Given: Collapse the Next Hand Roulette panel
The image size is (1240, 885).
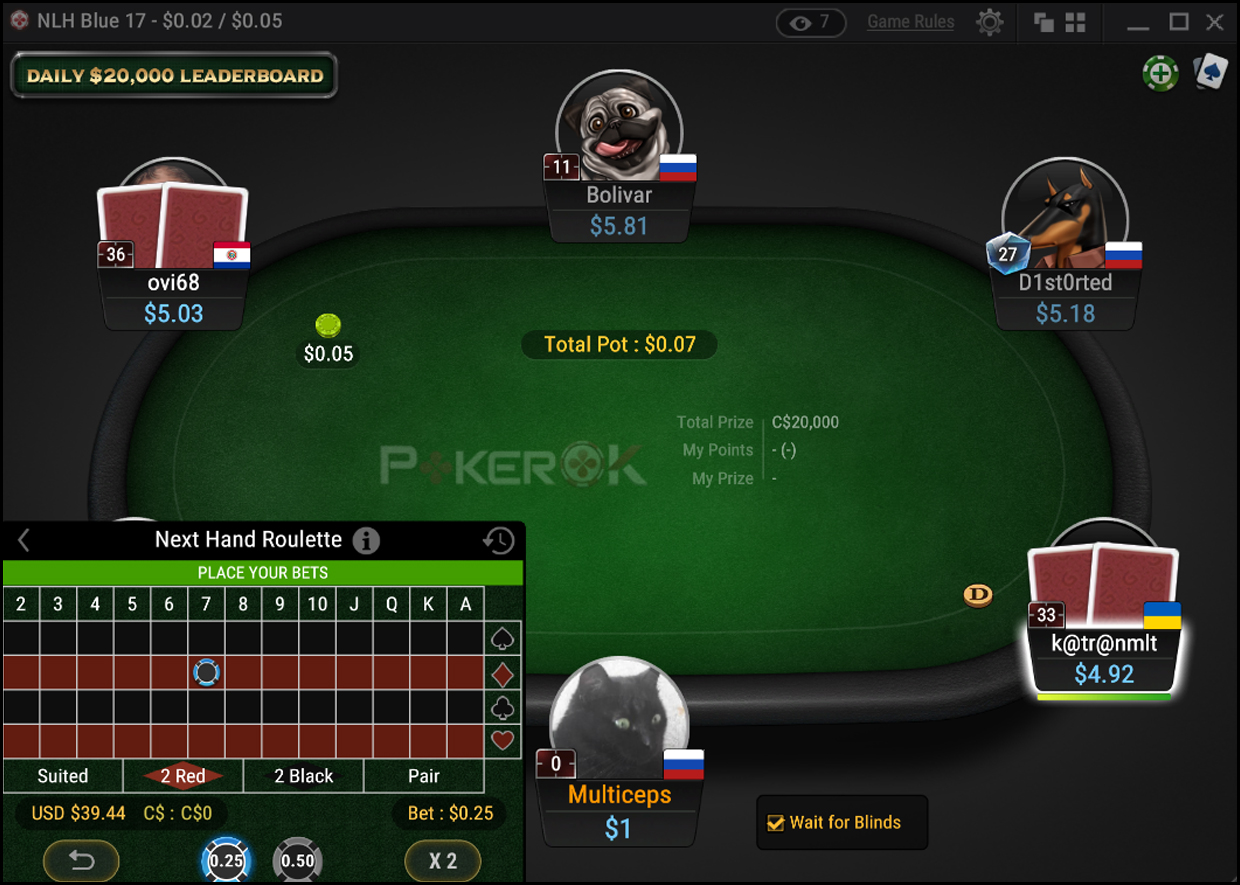Looking at the screenshot, I should (x=24, y=541).
